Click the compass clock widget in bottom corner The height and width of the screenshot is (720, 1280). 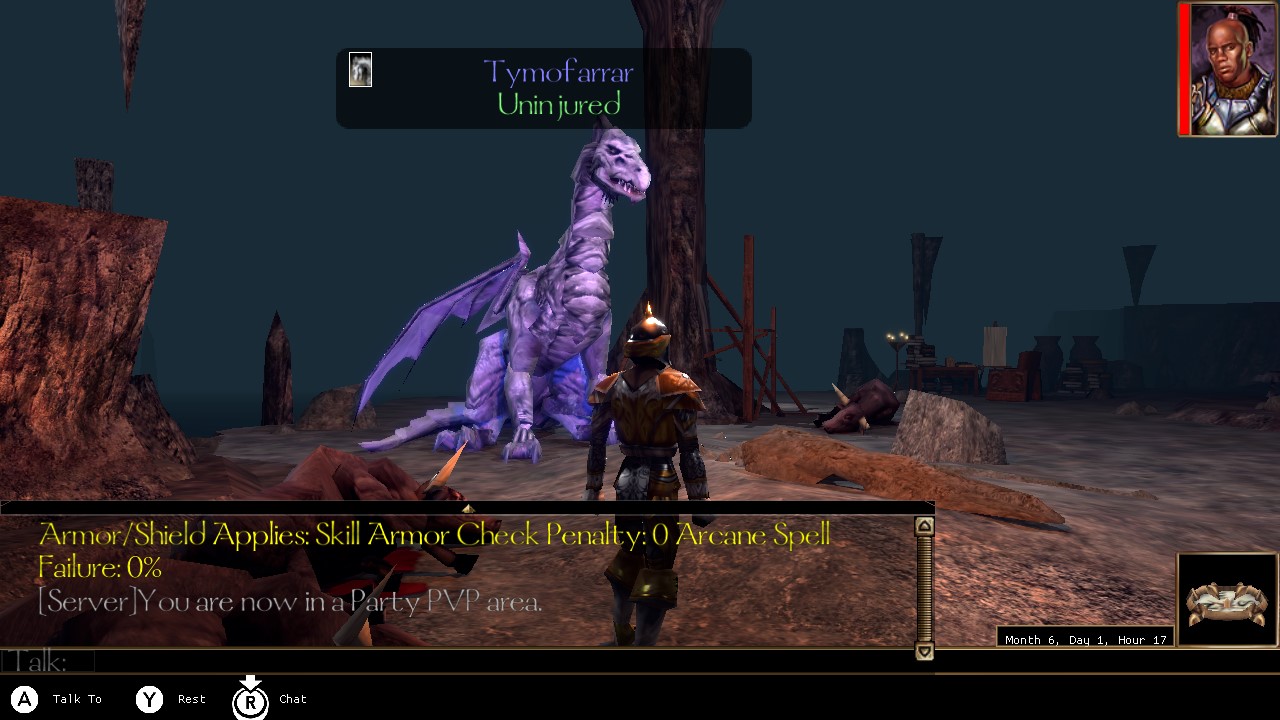pyautogui.click(x=1226, y=600)
